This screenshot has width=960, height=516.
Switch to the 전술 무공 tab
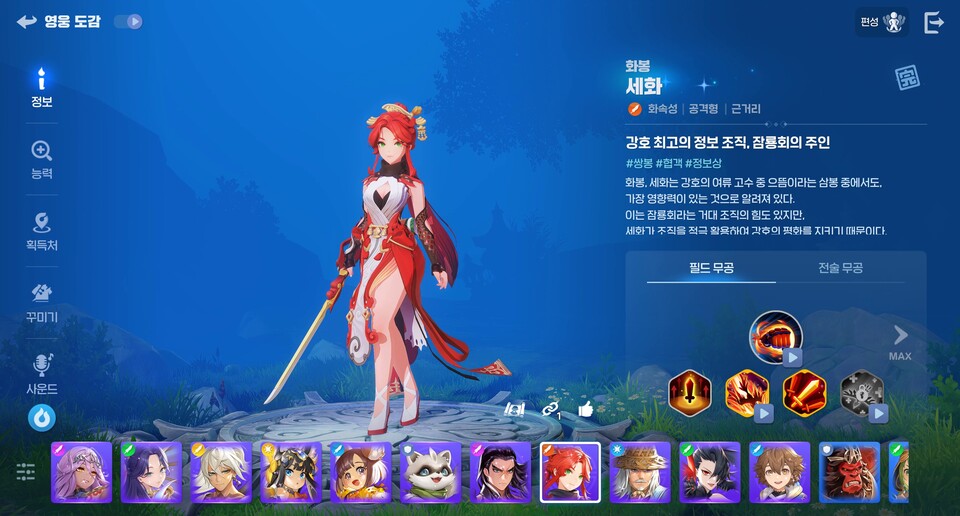[840, 268]
